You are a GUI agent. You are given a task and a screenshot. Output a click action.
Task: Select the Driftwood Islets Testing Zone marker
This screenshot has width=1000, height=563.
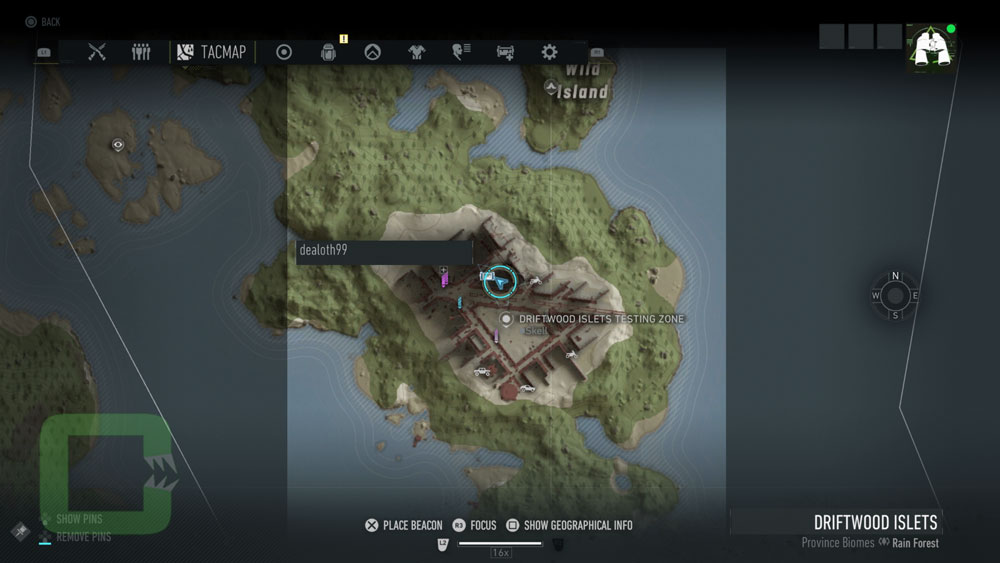(506, 319)
